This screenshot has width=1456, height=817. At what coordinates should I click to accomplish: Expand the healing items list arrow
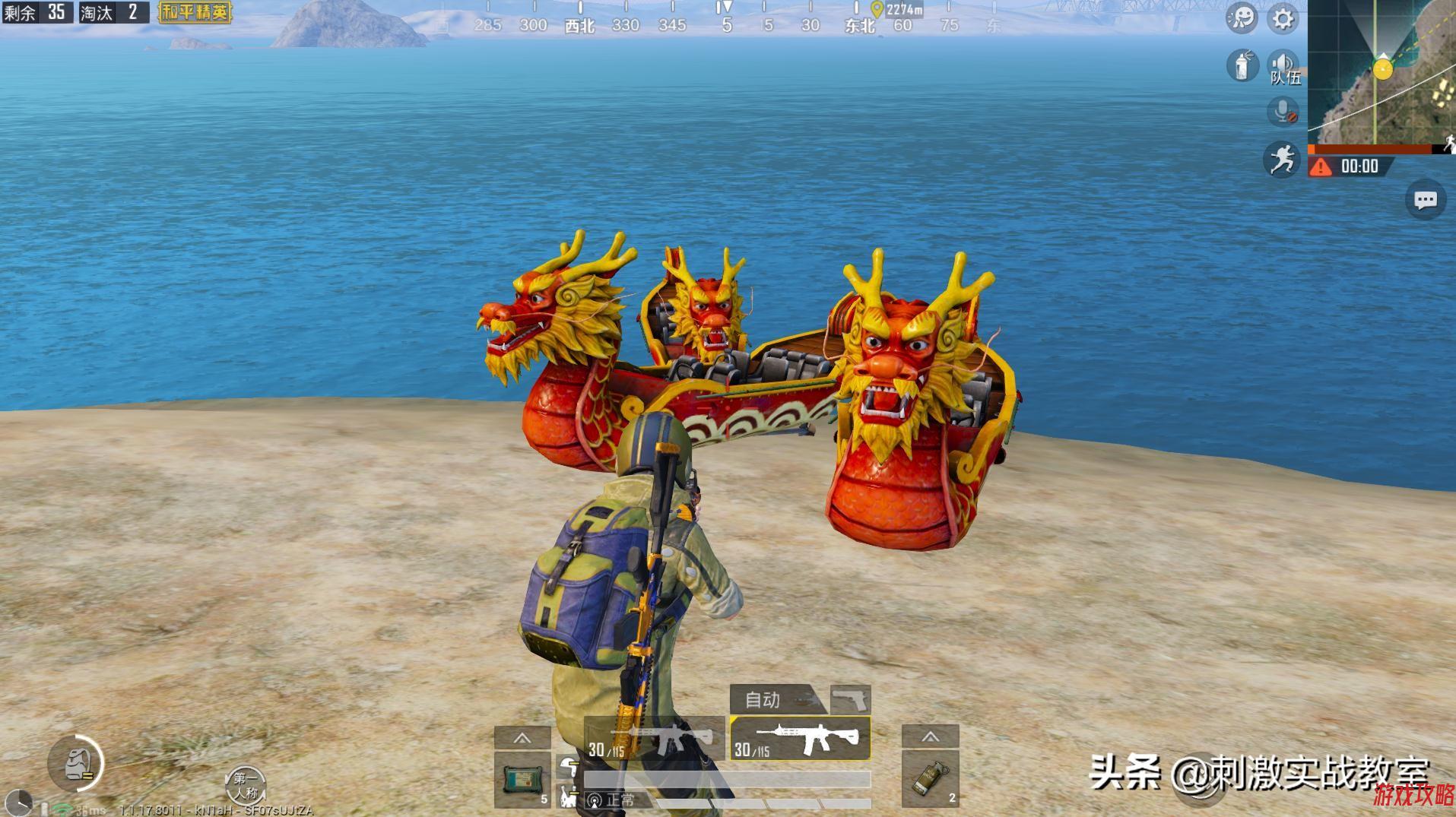coord(522,738)
